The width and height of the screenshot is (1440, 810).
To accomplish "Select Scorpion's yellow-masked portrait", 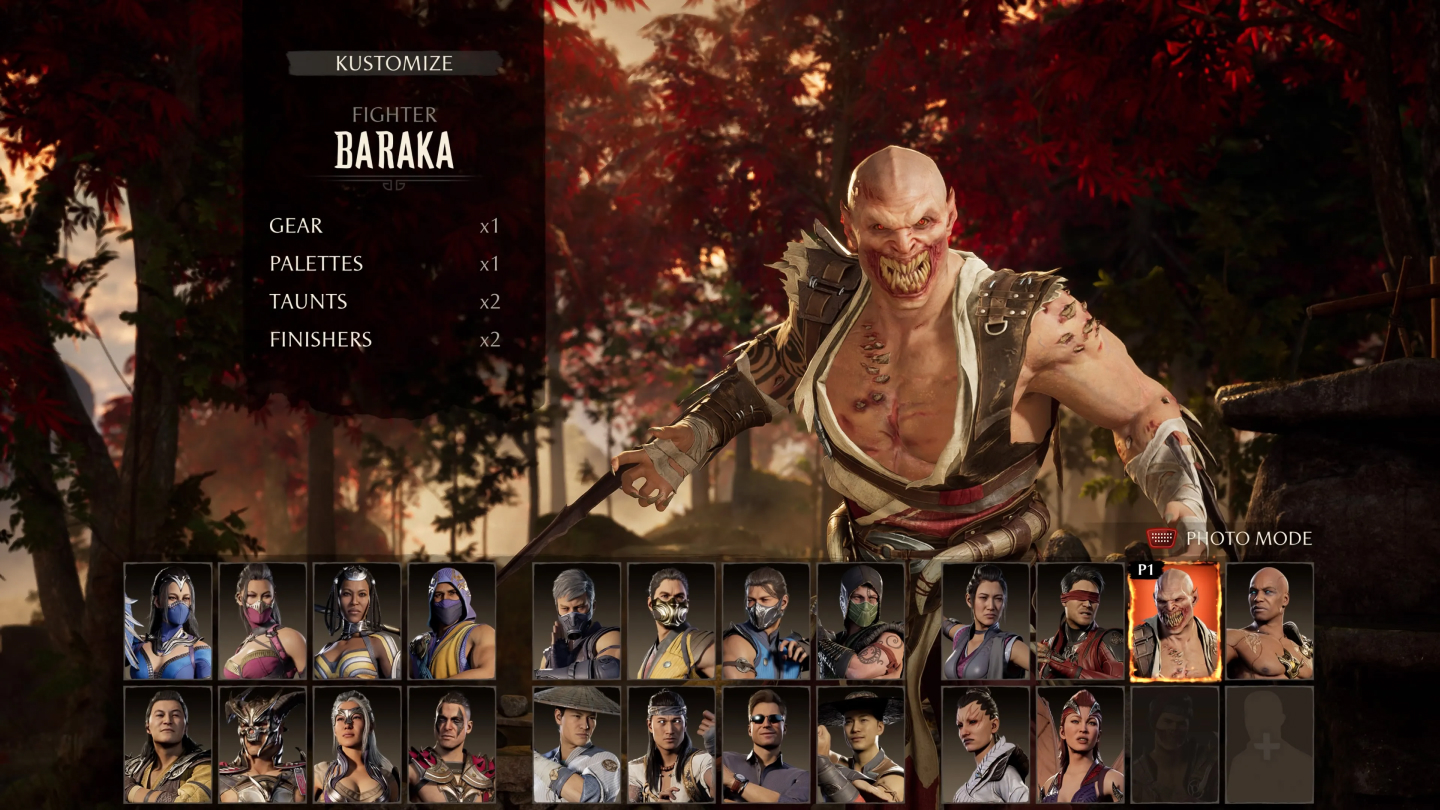I will 671,621.
